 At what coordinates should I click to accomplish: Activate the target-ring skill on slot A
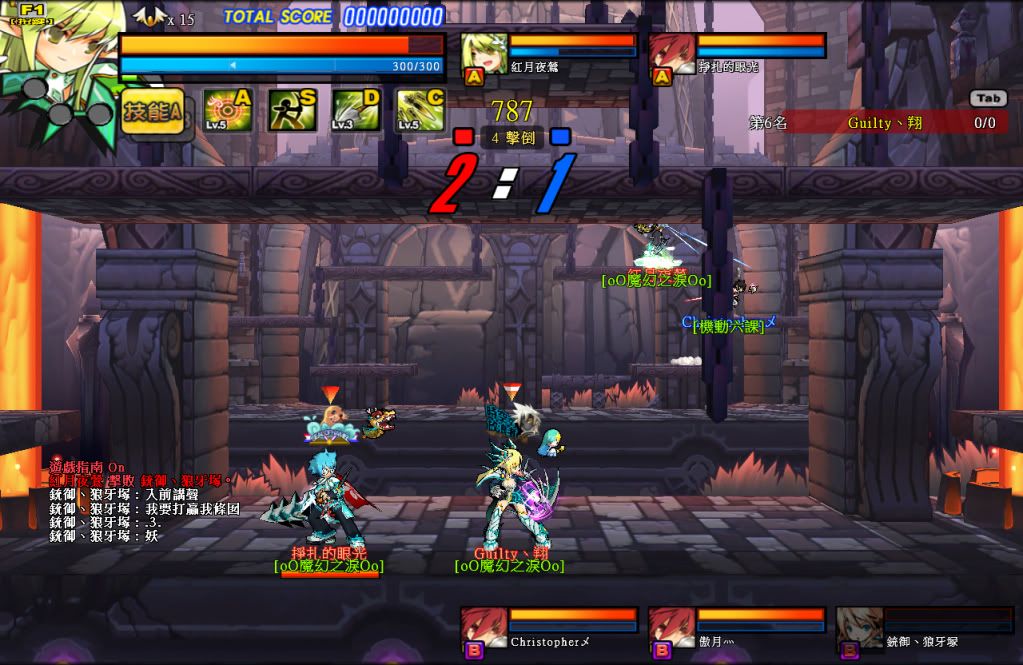227,110
